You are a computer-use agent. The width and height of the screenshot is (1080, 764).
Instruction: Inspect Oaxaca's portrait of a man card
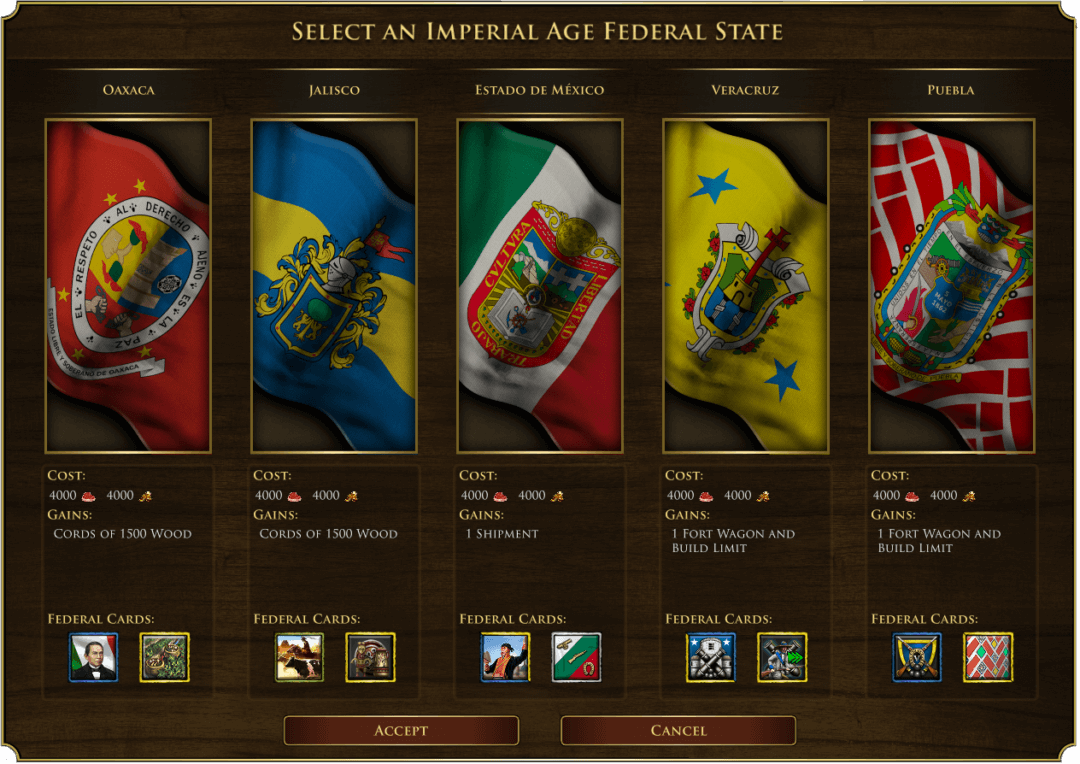tap(93, 657)
